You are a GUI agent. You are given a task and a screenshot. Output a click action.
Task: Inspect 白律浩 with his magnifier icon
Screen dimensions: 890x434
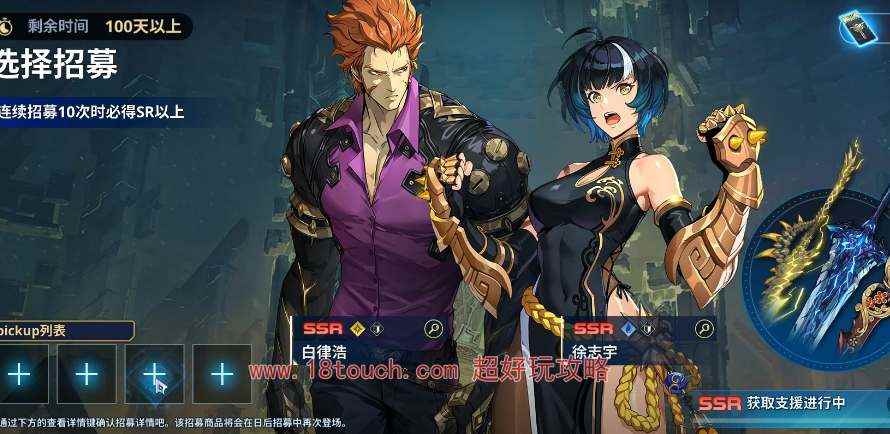[433, 328]
